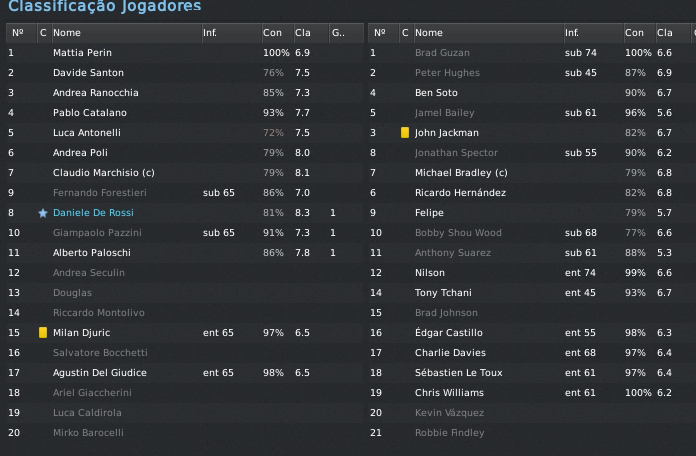Image resolution: width=696 pixels, height=456 pixels.
Task: Open Daniele De Rossi's player profile
Action: pyautogui.click(x=93, y=213)
